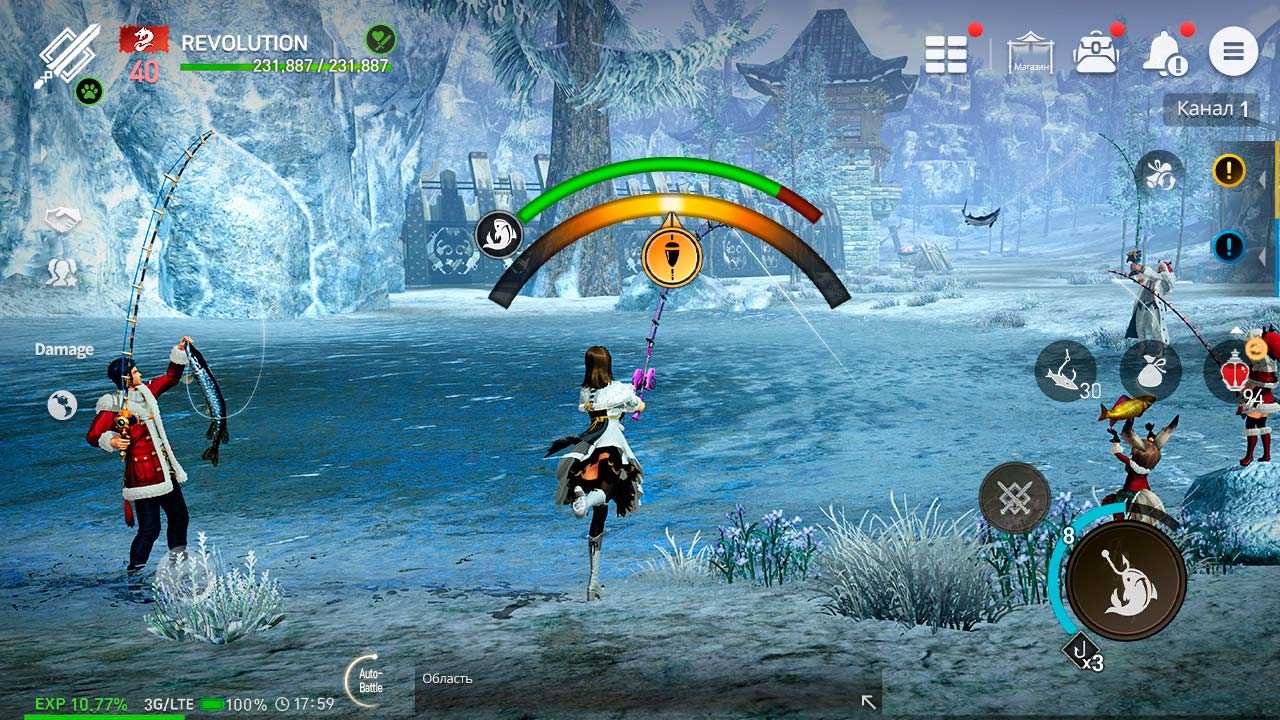Image resolution: width=1280 pixels, height=720 pixels.
Task: Open the notifications bell
Action: coord(1164,52)
